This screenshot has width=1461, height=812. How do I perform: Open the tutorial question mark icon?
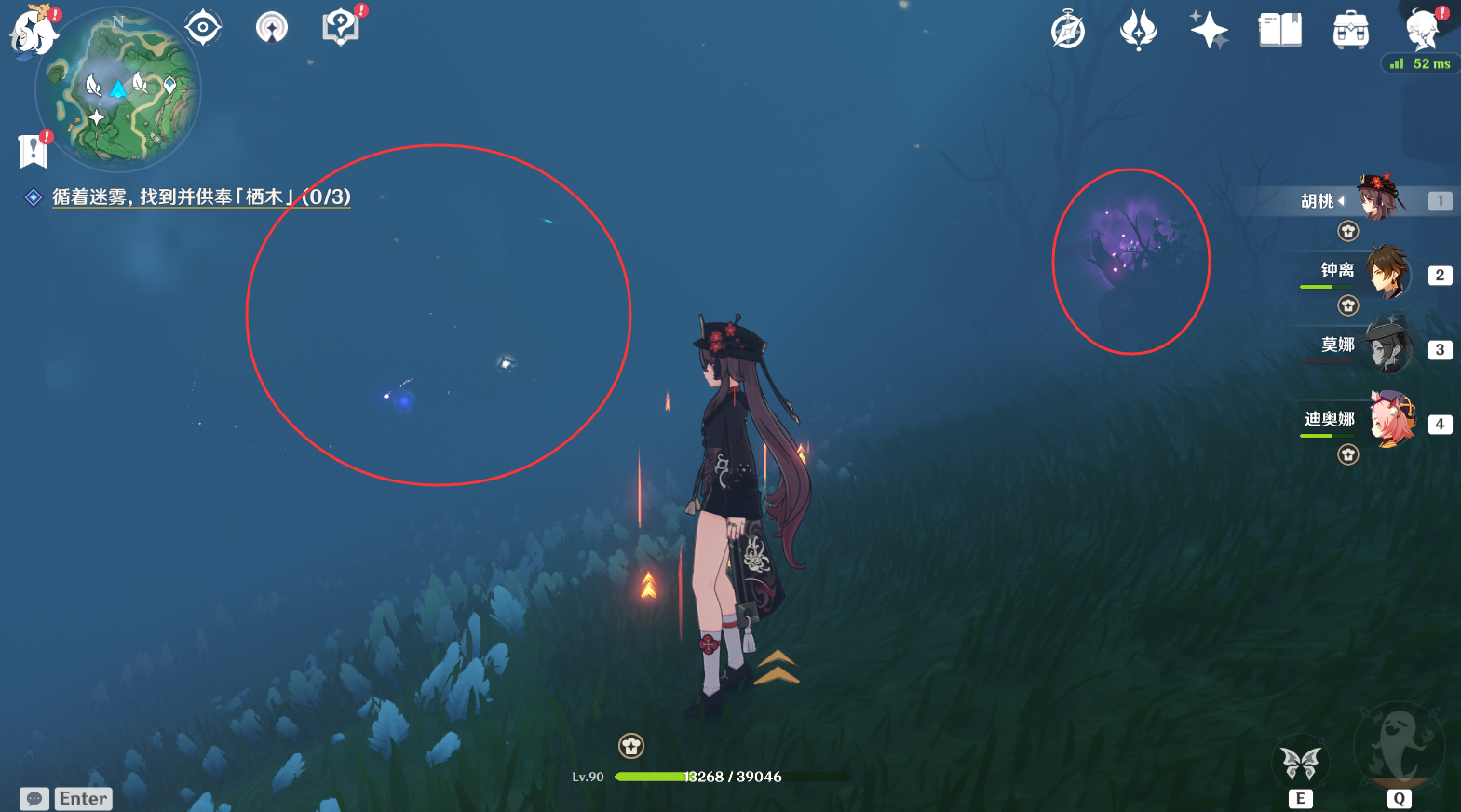[341, 28]
